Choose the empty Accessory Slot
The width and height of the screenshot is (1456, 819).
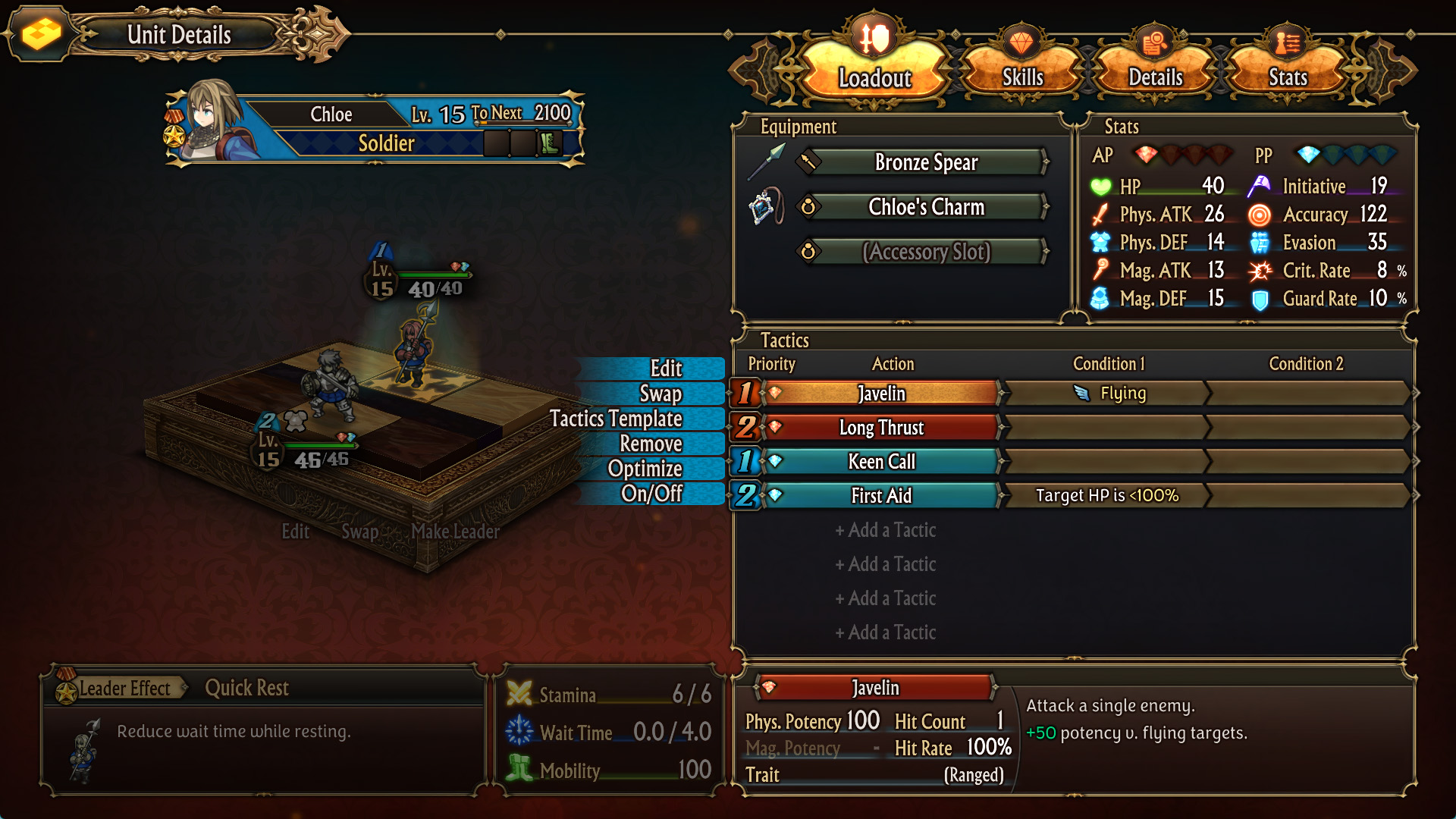click(925, 252)
